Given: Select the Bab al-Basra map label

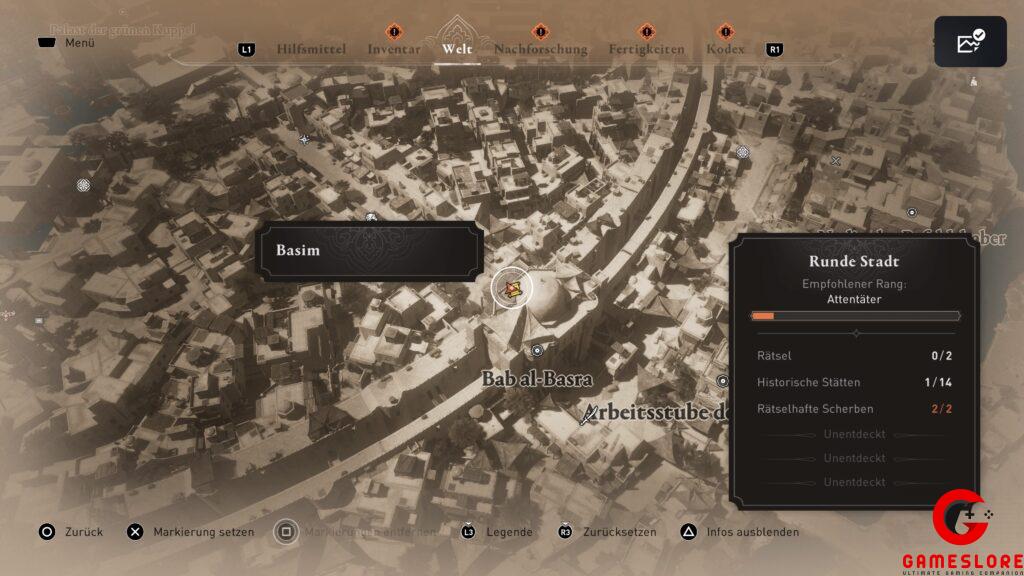Looking at the screenshot, I should point(537,380).
